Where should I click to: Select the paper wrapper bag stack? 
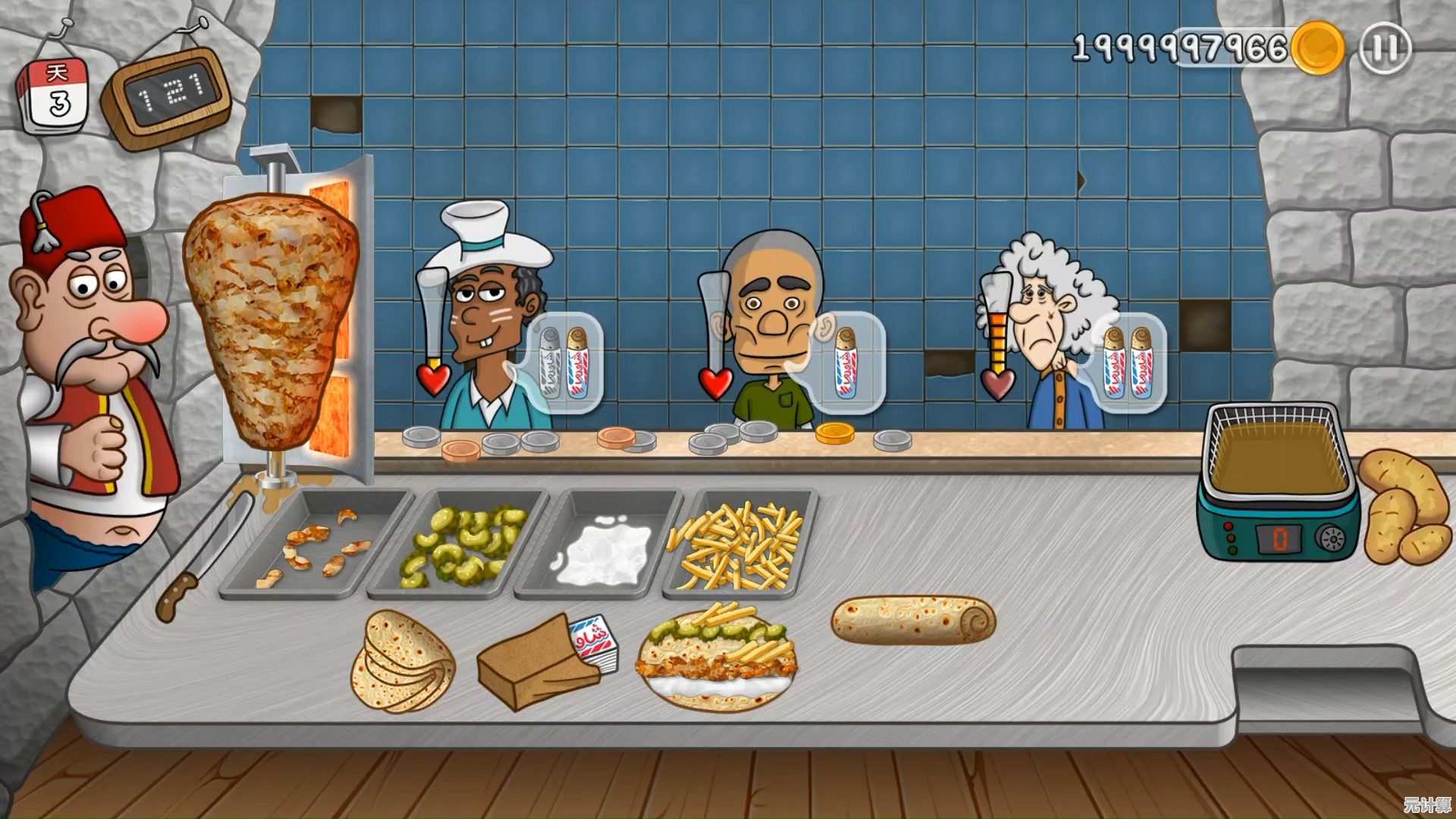[544, 658]
